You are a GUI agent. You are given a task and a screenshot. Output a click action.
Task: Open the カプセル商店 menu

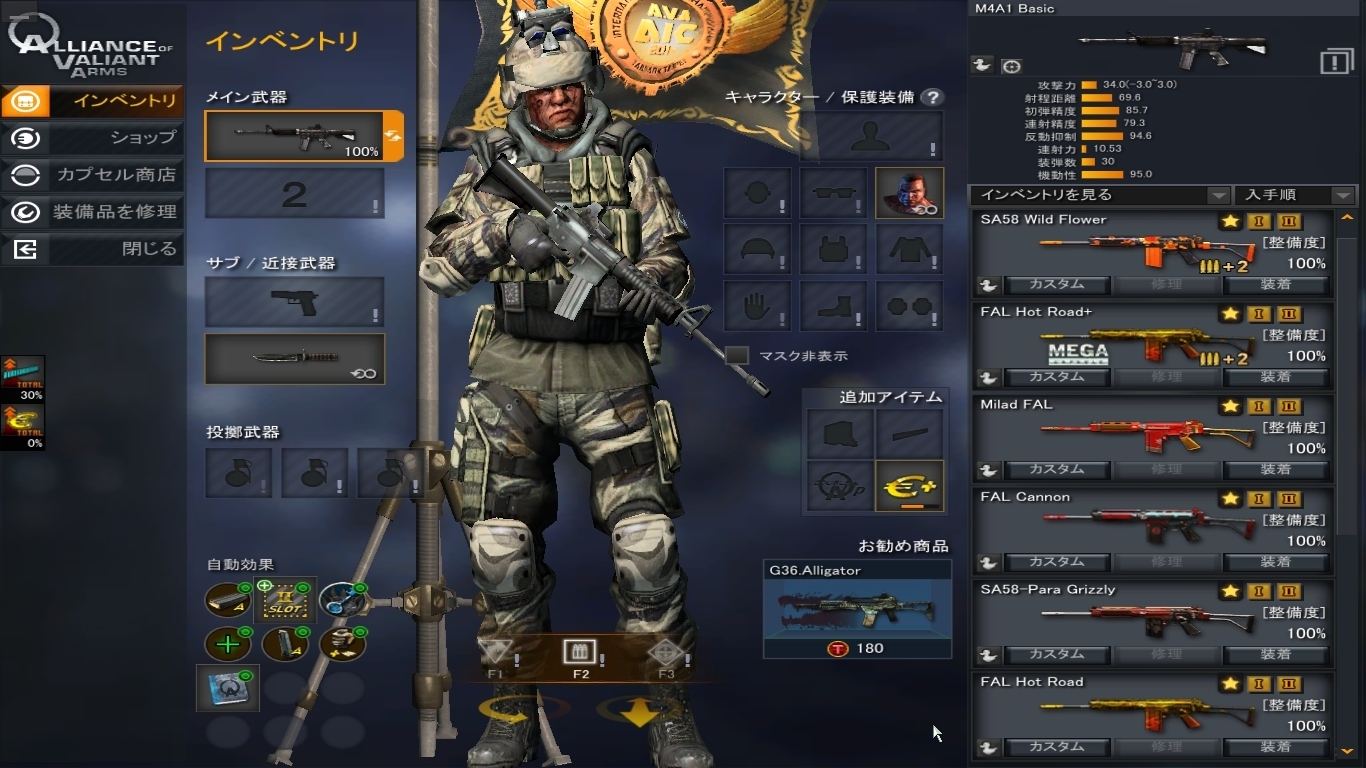[92, 175]
